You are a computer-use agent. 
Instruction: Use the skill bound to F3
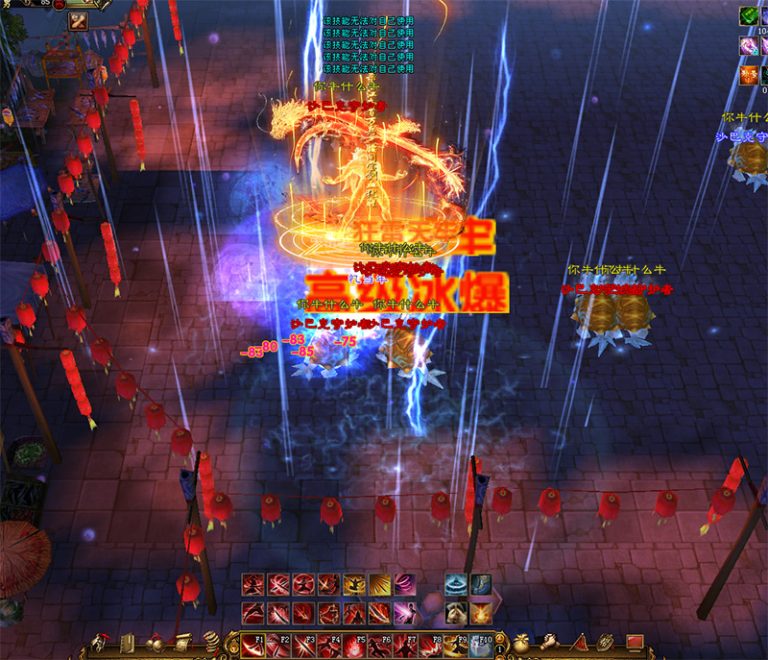coord(305,646)
